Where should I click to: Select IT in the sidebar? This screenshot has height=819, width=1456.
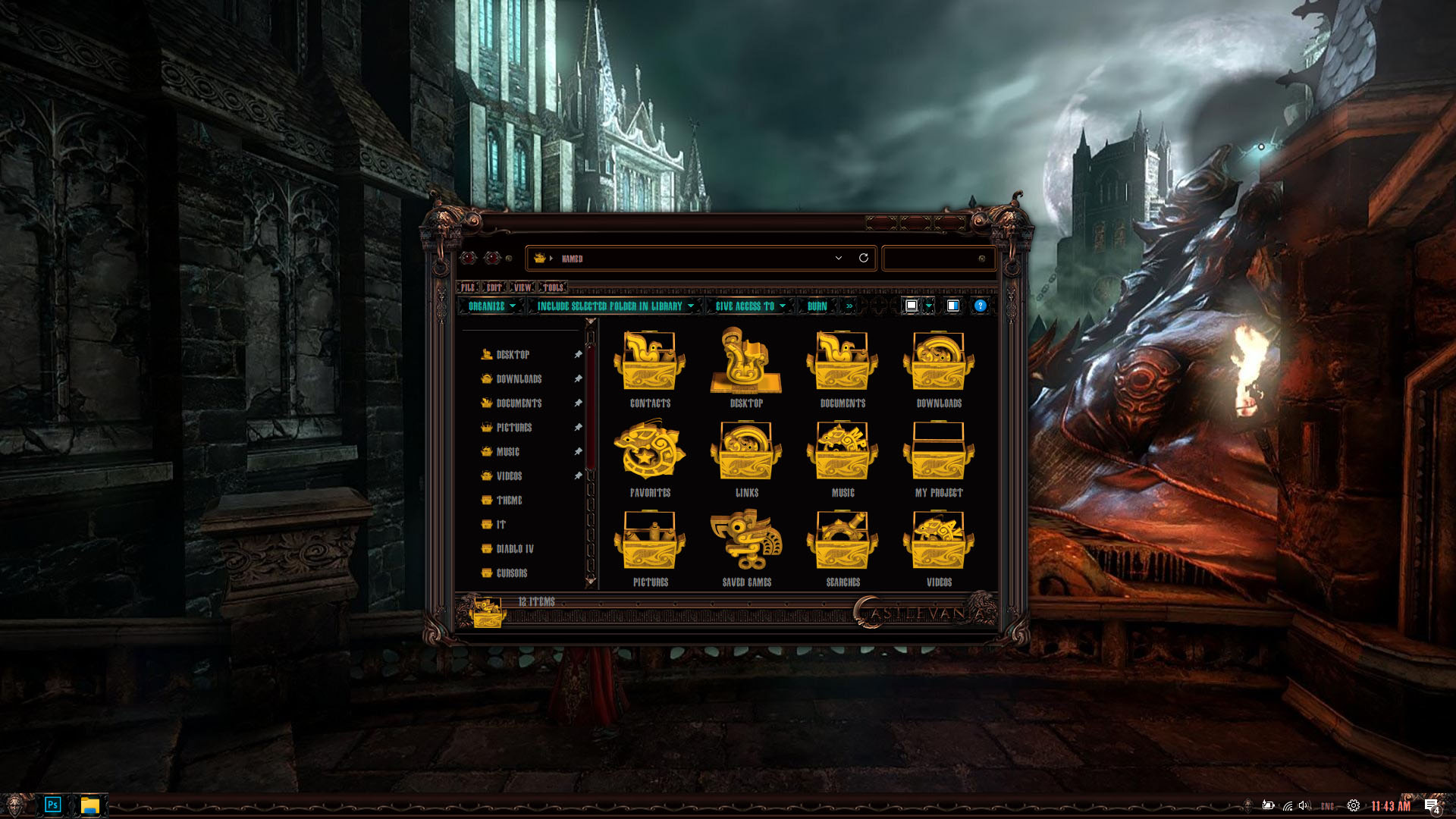point(500,525)
